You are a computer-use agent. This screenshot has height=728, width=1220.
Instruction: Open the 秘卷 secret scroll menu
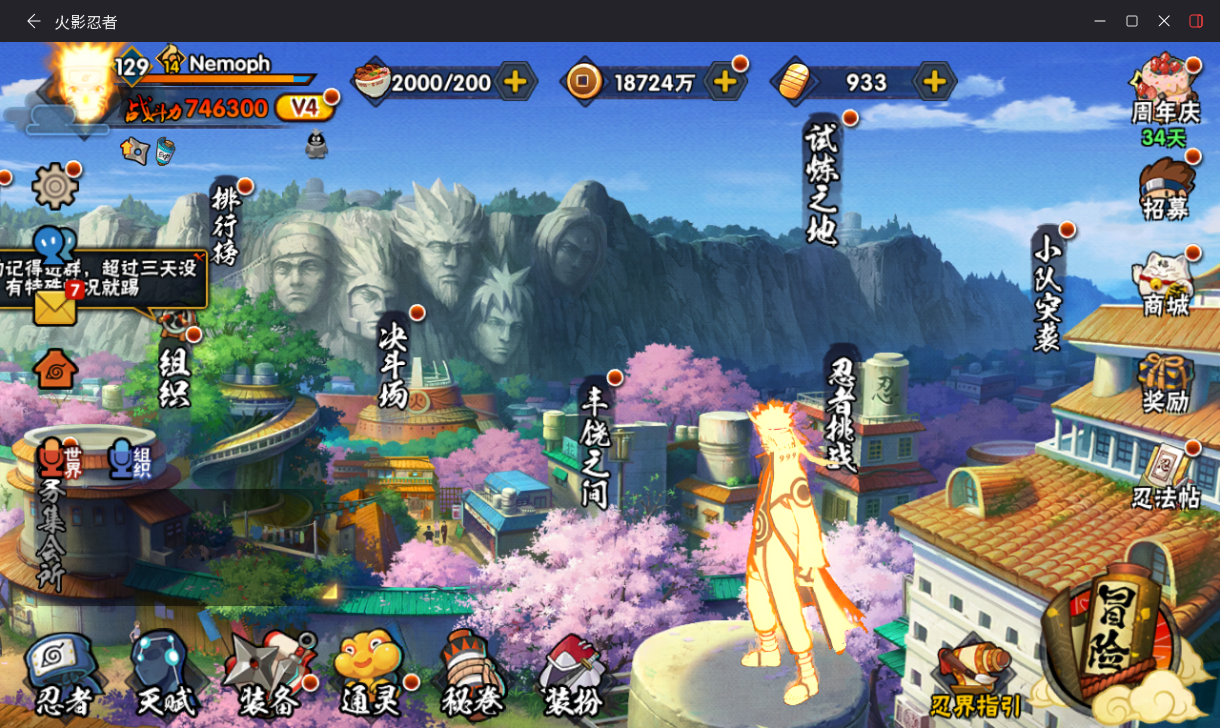[x=470, y=676]
